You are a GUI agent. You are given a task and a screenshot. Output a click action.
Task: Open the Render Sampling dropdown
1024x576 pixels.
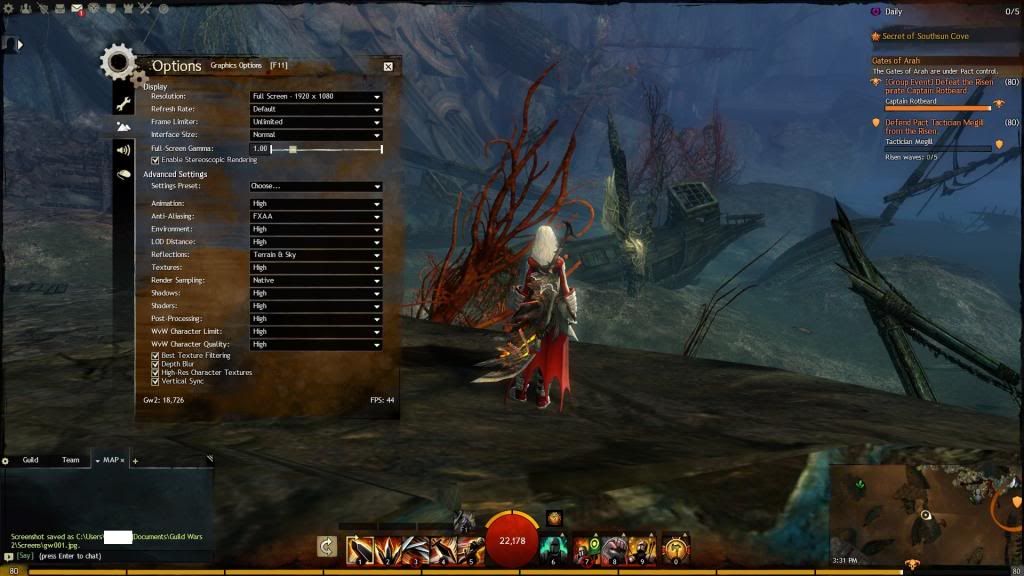pyautogui.click(x=316, y=281)
